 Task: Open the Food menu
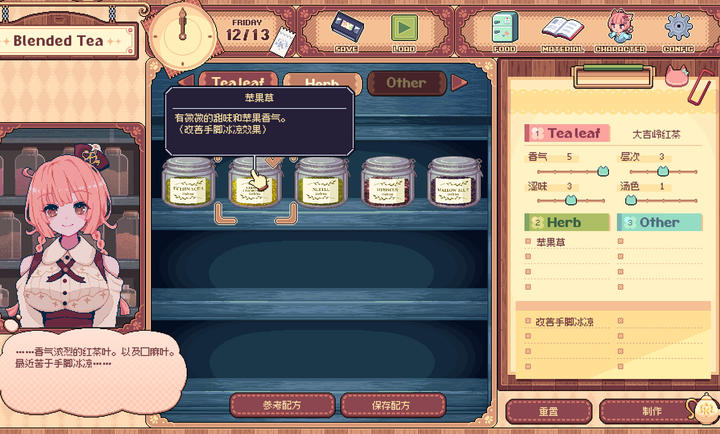tap(505, 31)
